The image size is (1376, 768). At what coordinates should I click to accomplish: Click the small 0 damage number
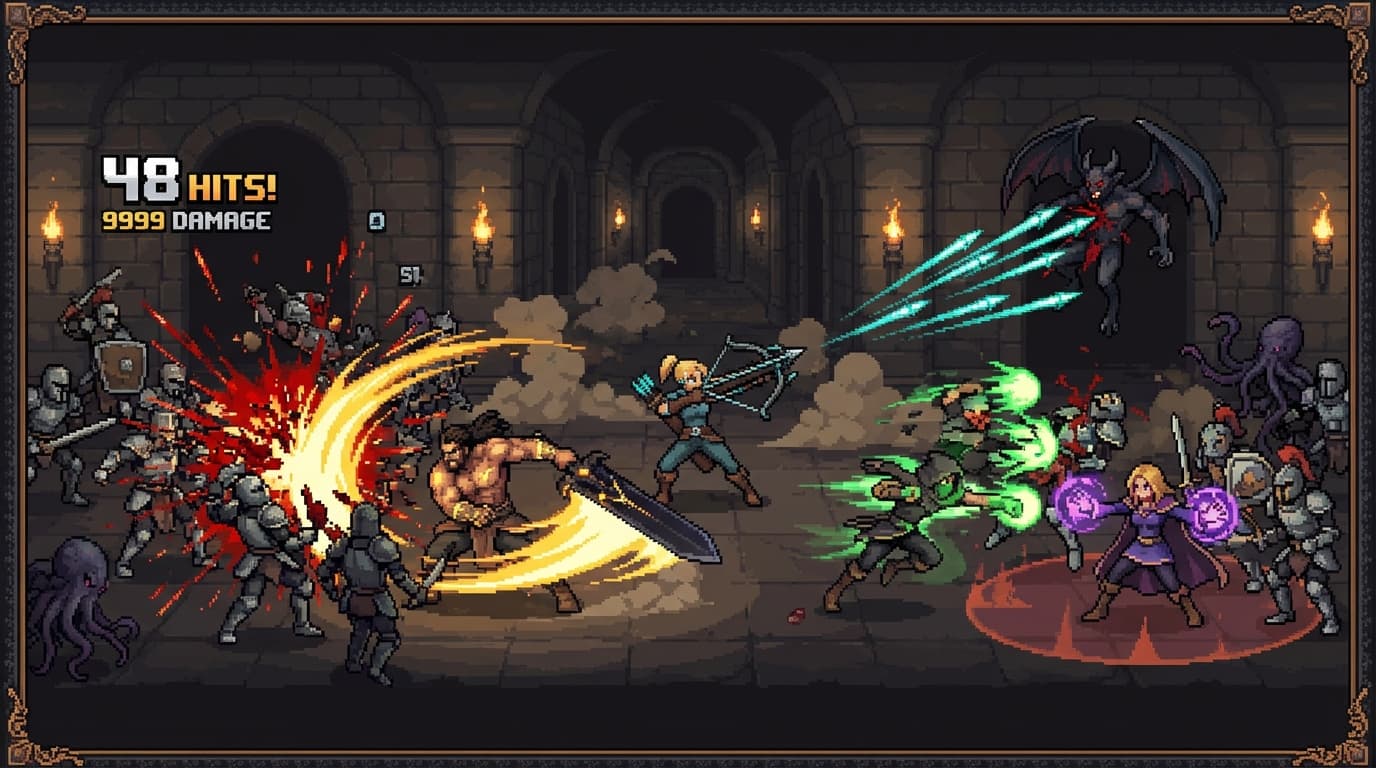pos(377,218)
